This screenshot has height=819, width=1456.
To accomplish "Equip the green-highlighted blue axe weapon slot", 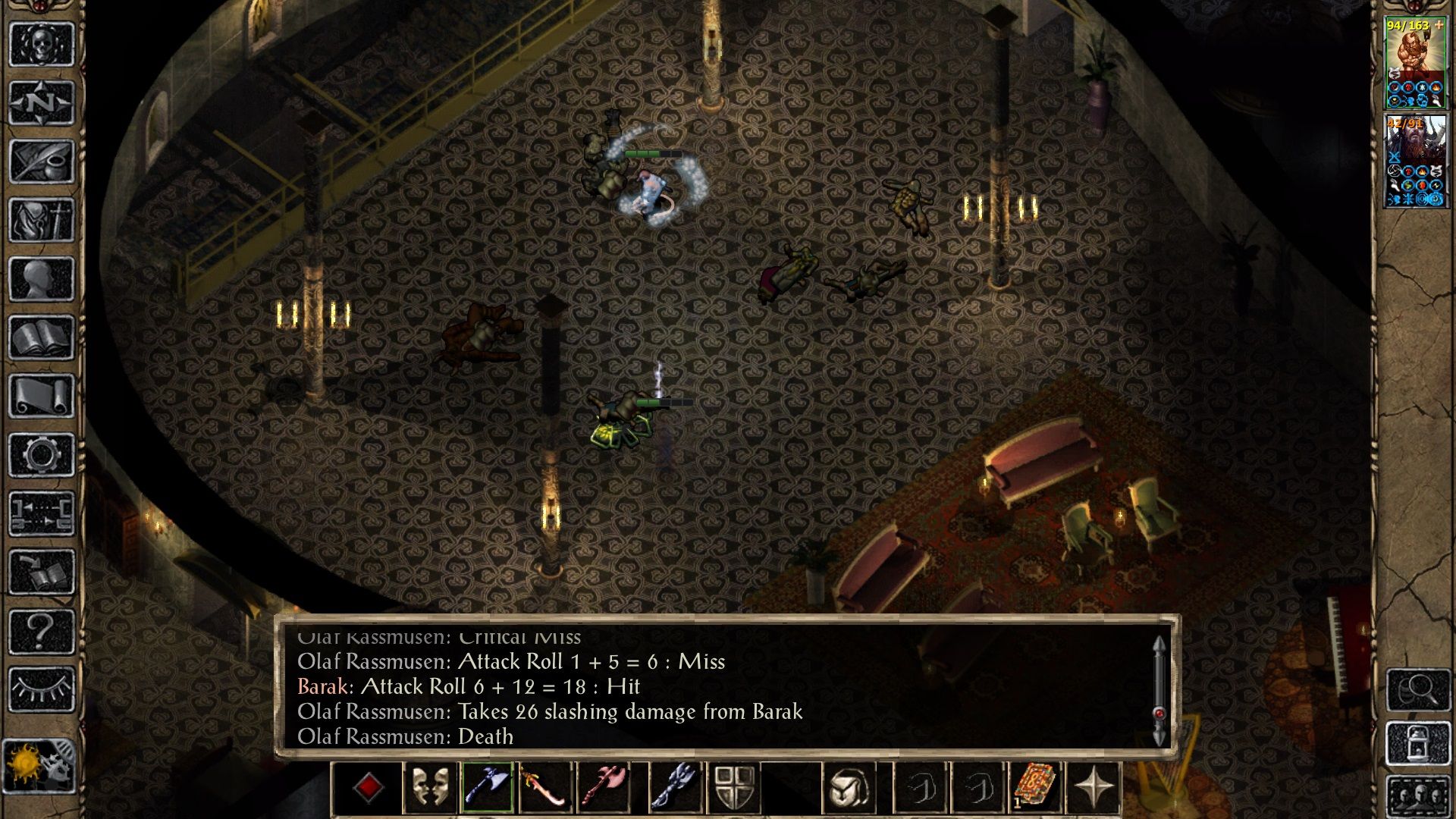I will 487,788.
